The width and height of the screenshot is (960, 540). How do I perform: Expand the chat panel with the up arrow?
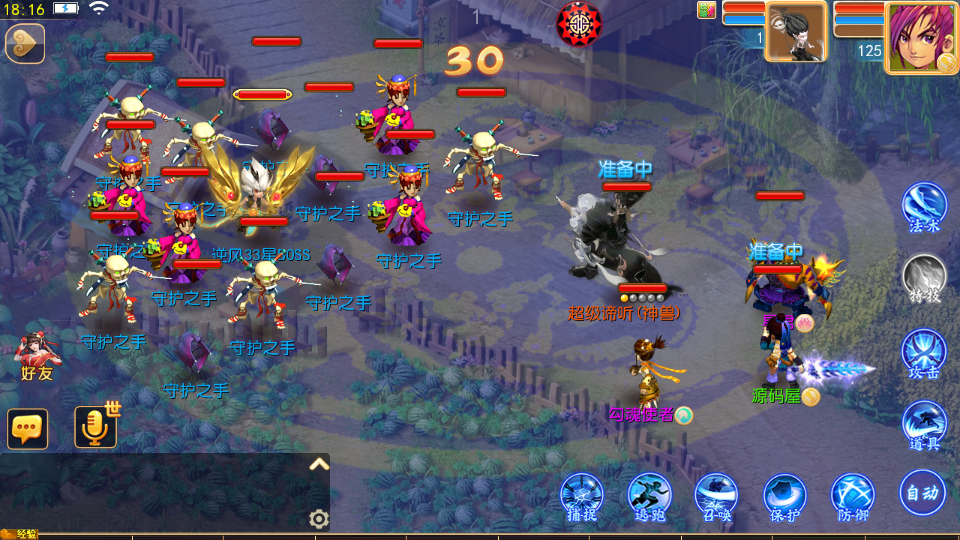coord(319,465)
